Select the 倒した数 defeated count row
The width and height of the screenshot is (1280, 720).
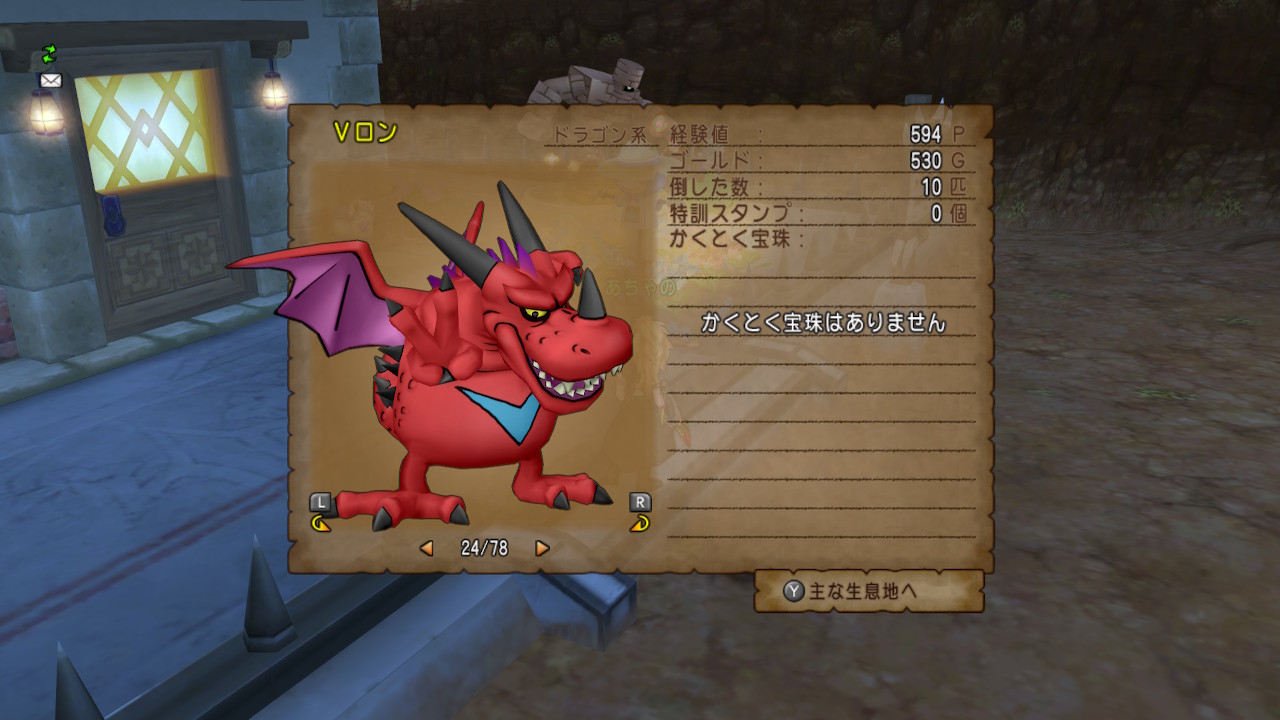point(707,186)
